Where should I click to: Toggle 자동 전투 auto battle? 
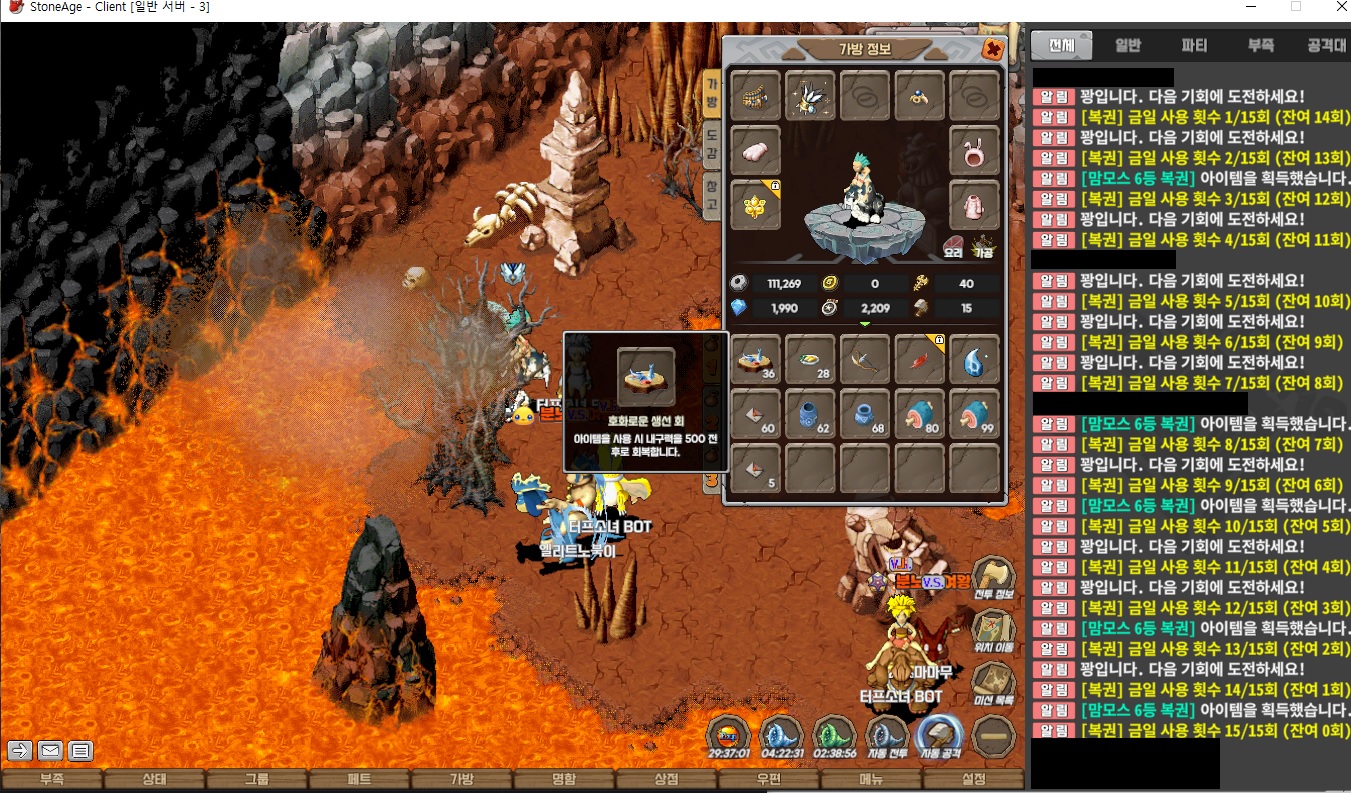[885, 736]
